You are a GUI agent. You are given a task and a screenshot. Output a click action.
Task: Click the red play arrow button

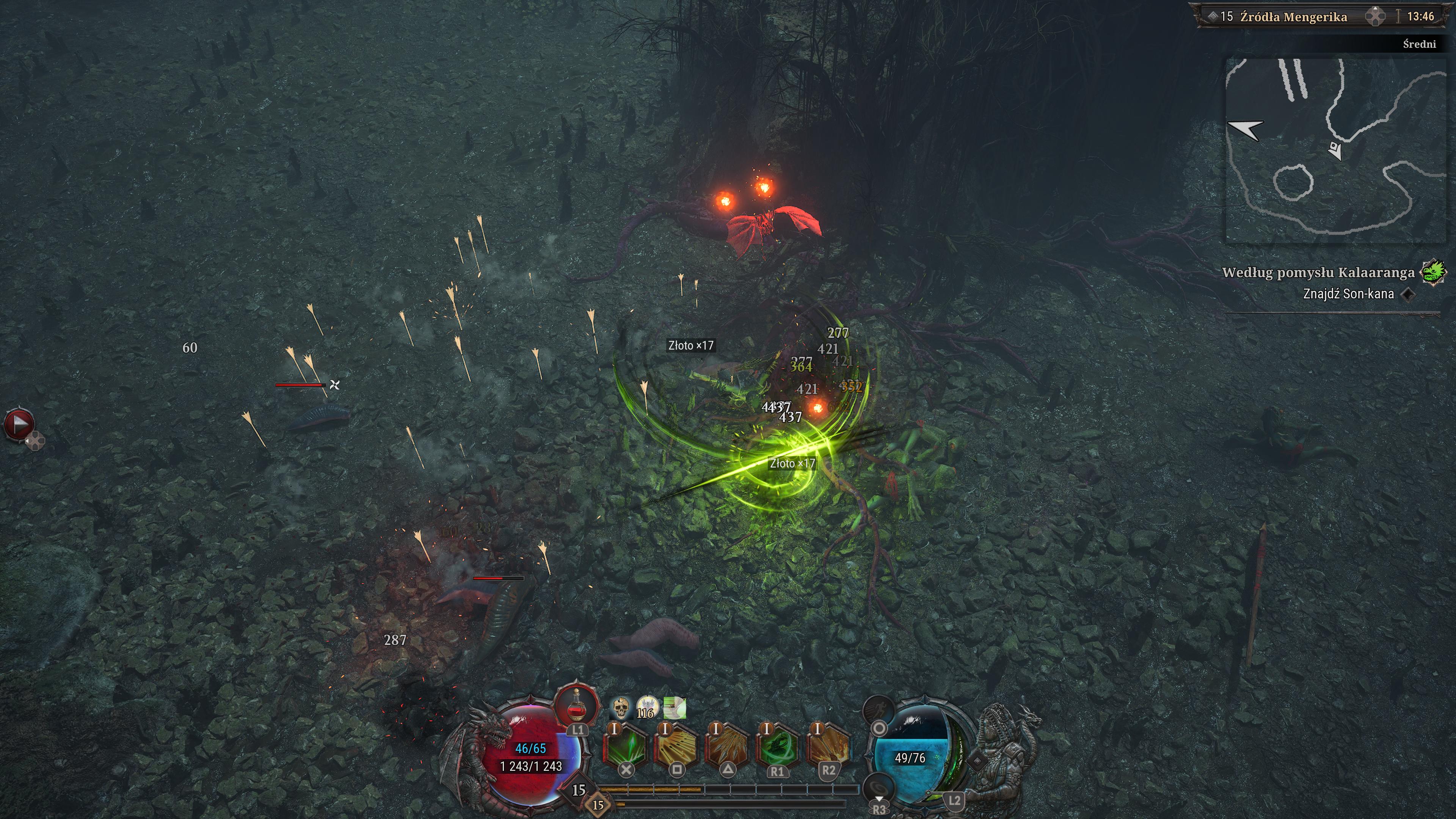19,424
